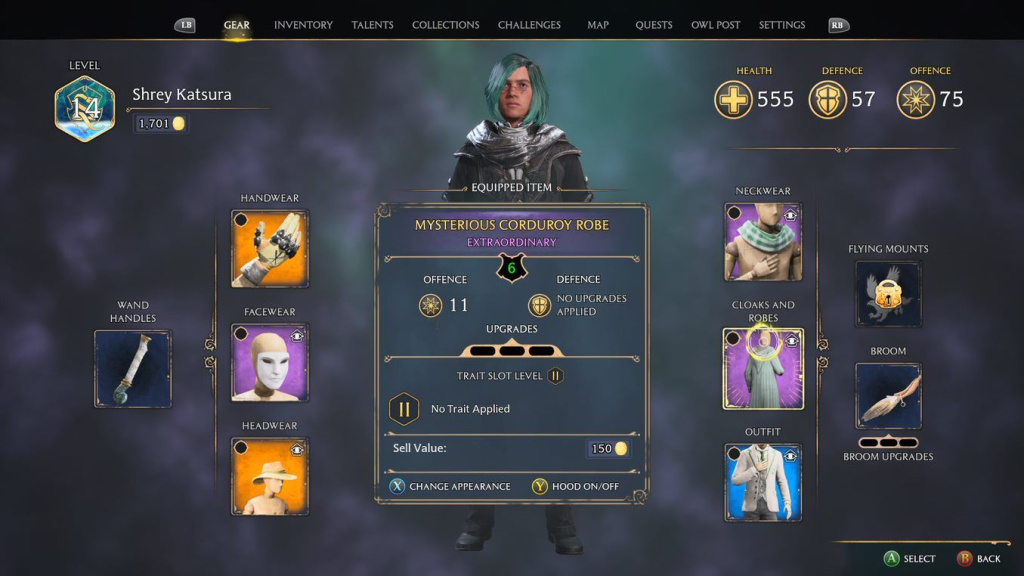Image resolution: width=1024 pixels, height=576 pixels.
Task: Open the Wand Handles slot
Action: coord(133,368)
